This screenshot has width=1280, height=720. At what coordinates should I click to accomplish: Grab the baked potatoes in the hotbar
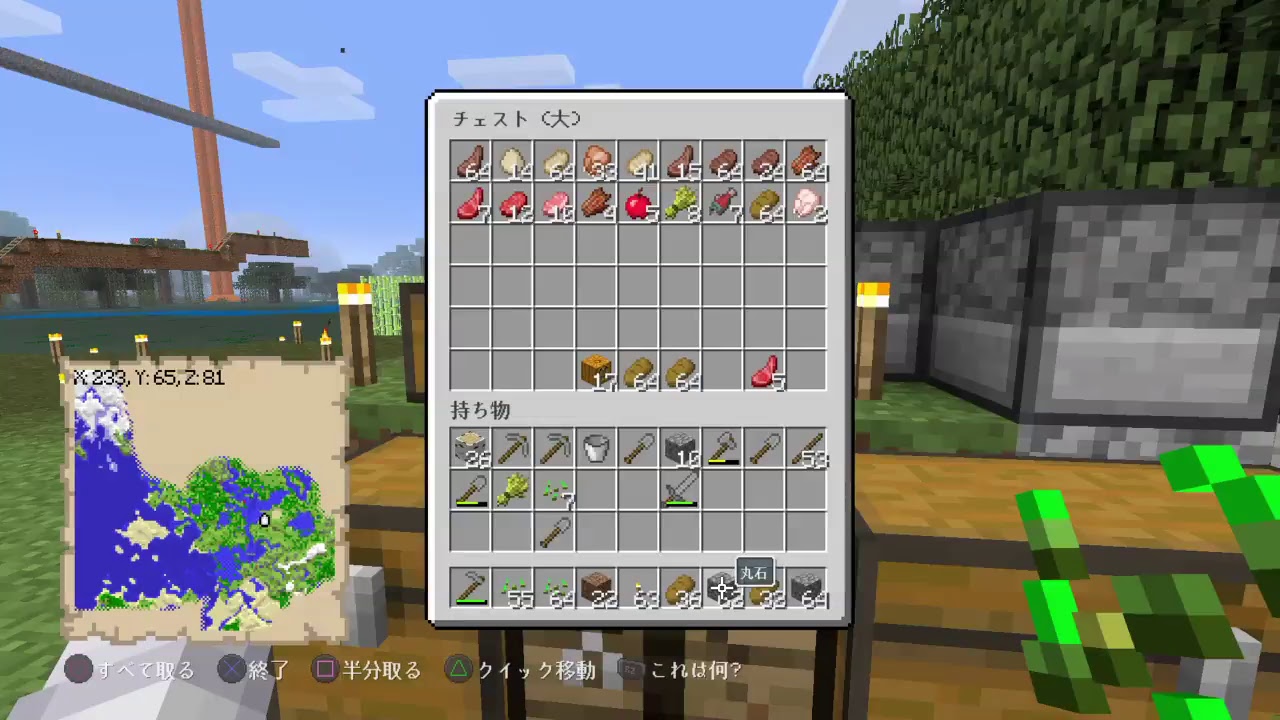[681, 588]
